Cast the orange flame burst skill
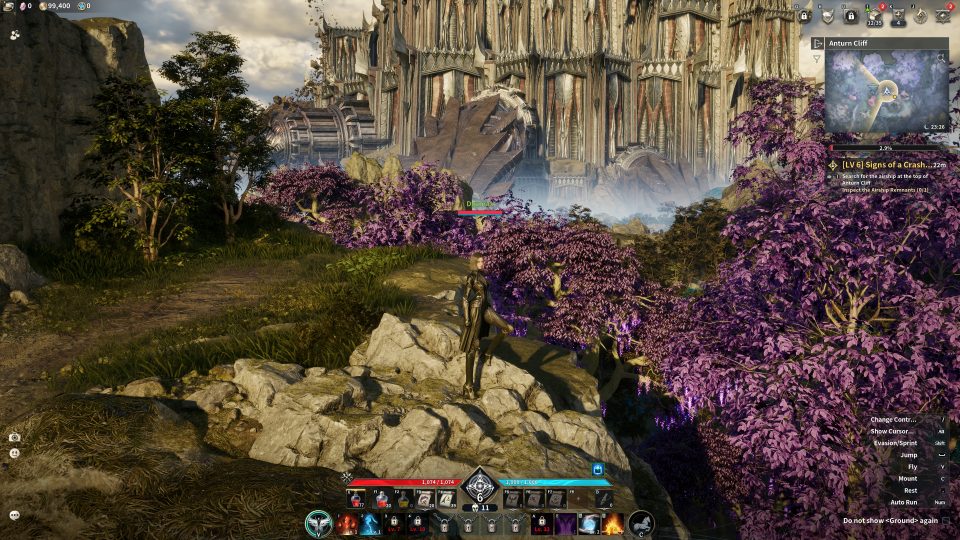This screenshot has width=960, height=540. (x=612, y=524)
